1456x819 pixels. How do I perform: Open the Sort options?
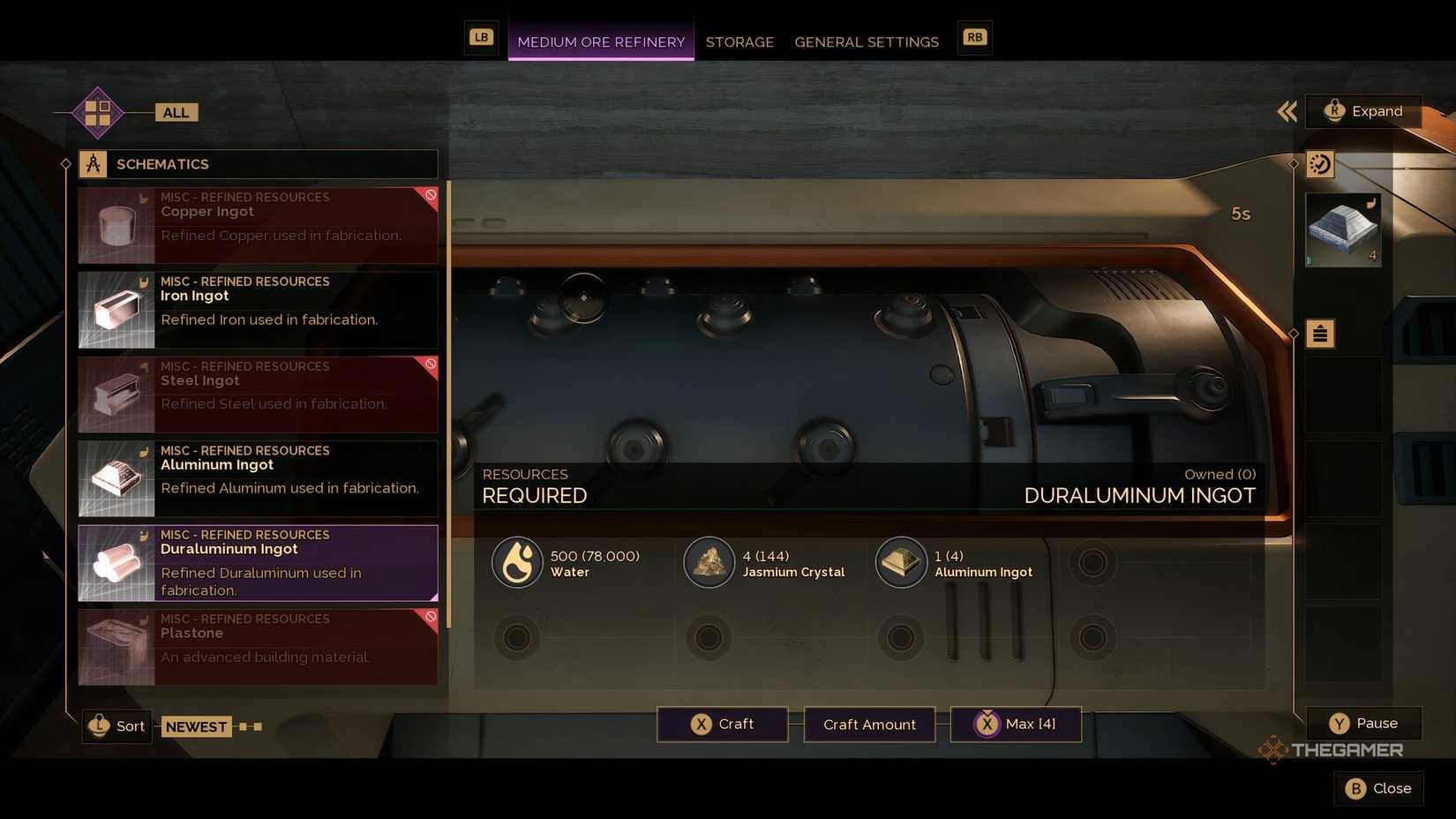[x=116, y=725]
